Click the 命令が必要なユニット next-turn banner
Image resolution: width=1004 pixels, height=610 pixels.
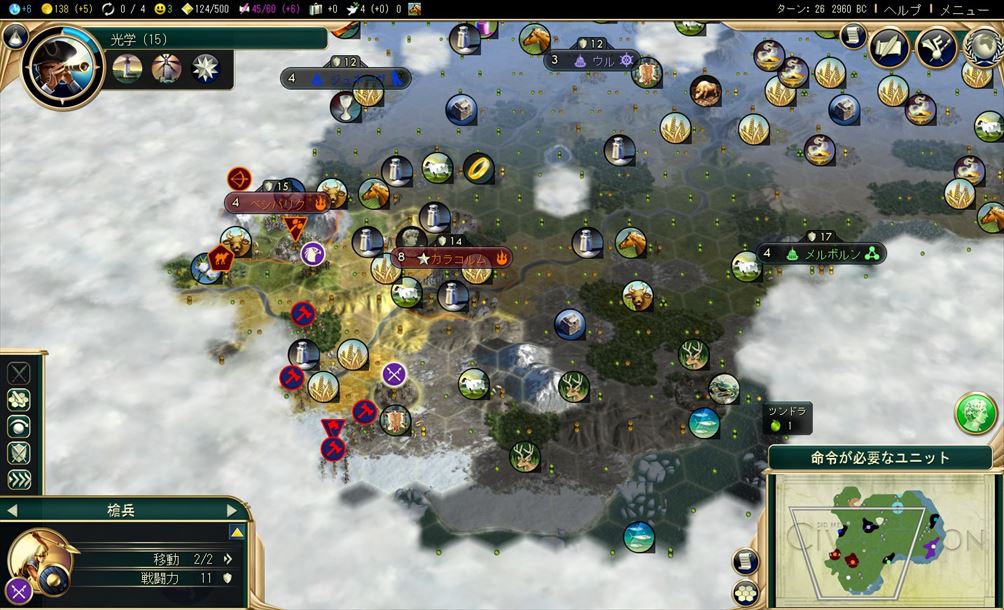pos(880,458)
